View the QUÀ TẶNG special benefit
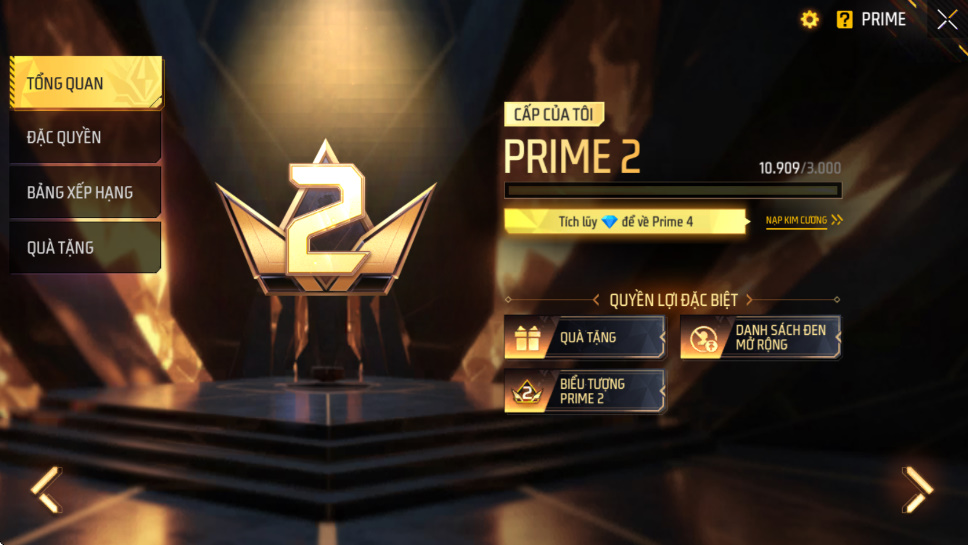This screenshot has height=545, width=968. (x=585, y=337)
